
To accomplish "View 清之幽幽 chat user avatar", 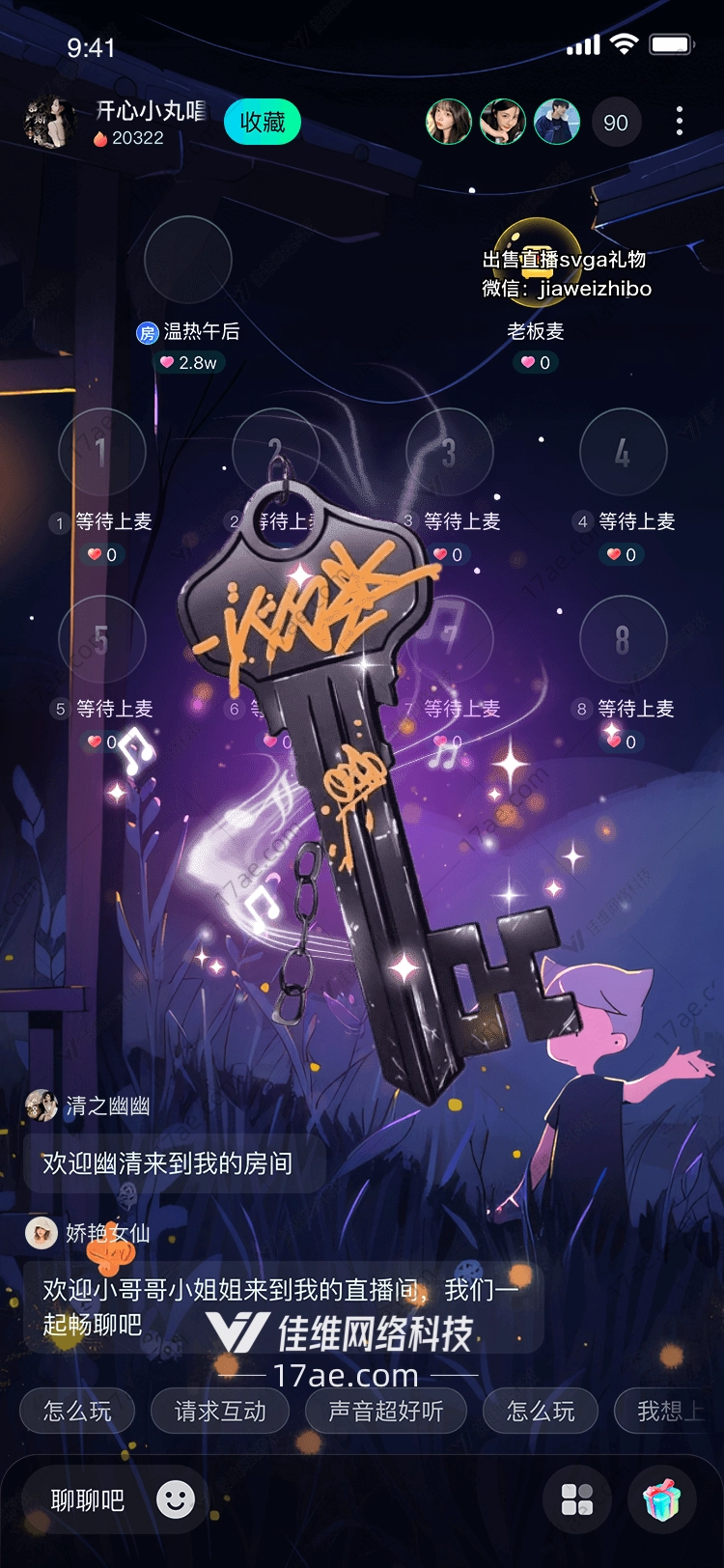I will [42, 1106].
